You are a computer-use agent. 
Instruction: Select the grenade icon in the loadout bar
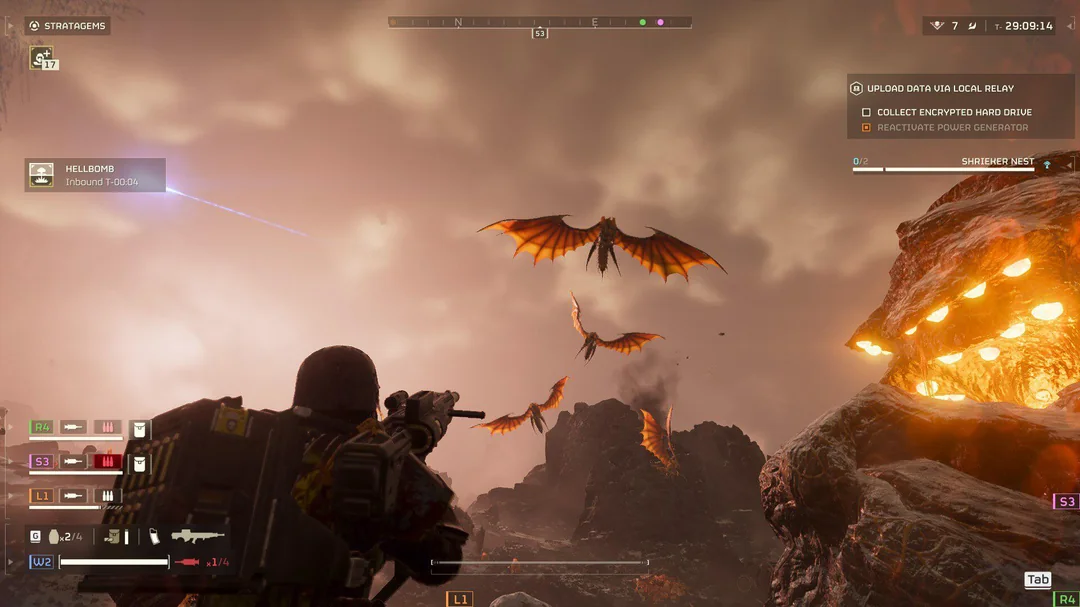54,536
